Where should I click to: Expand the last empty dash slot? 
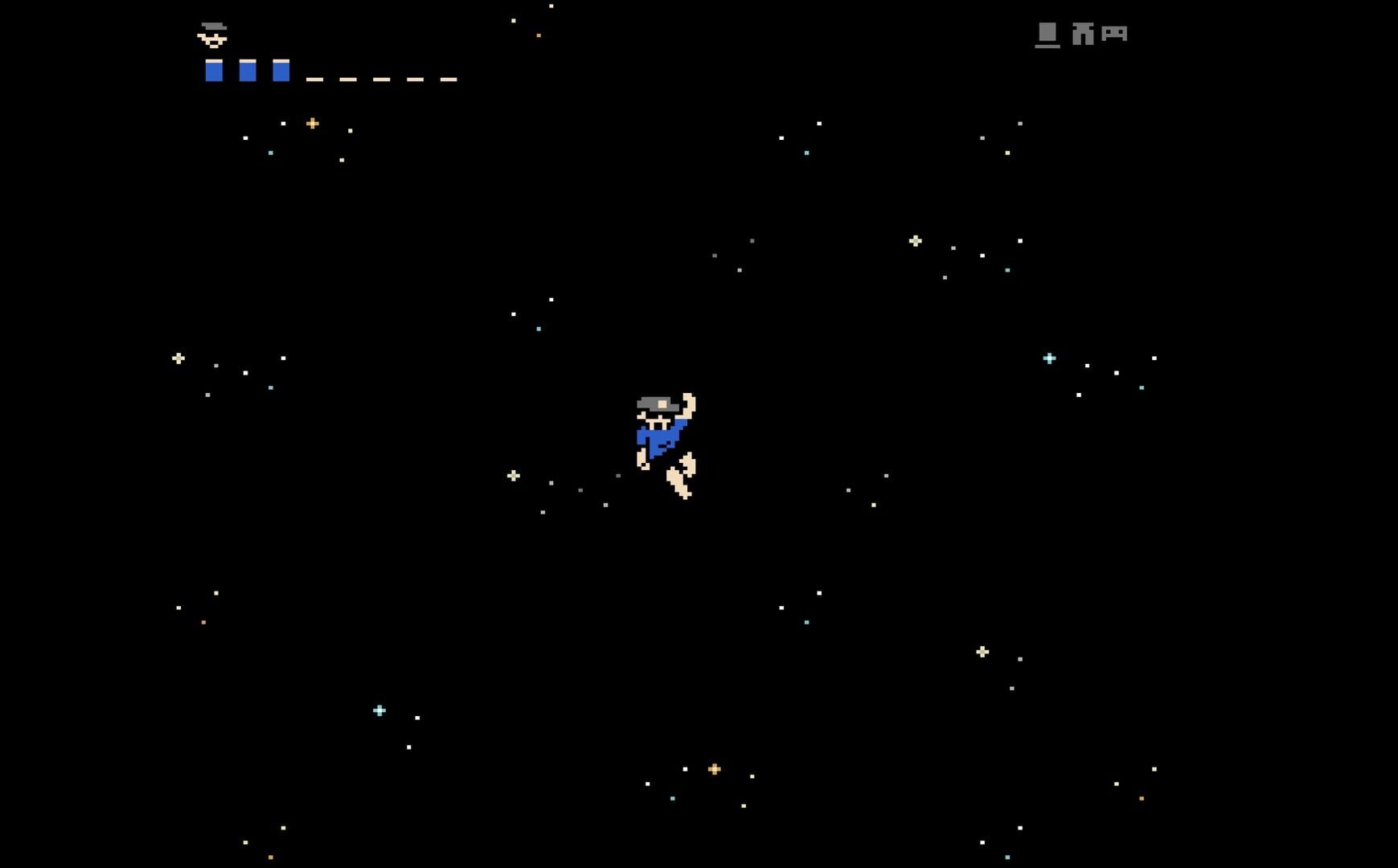click(x=449, y=78)
